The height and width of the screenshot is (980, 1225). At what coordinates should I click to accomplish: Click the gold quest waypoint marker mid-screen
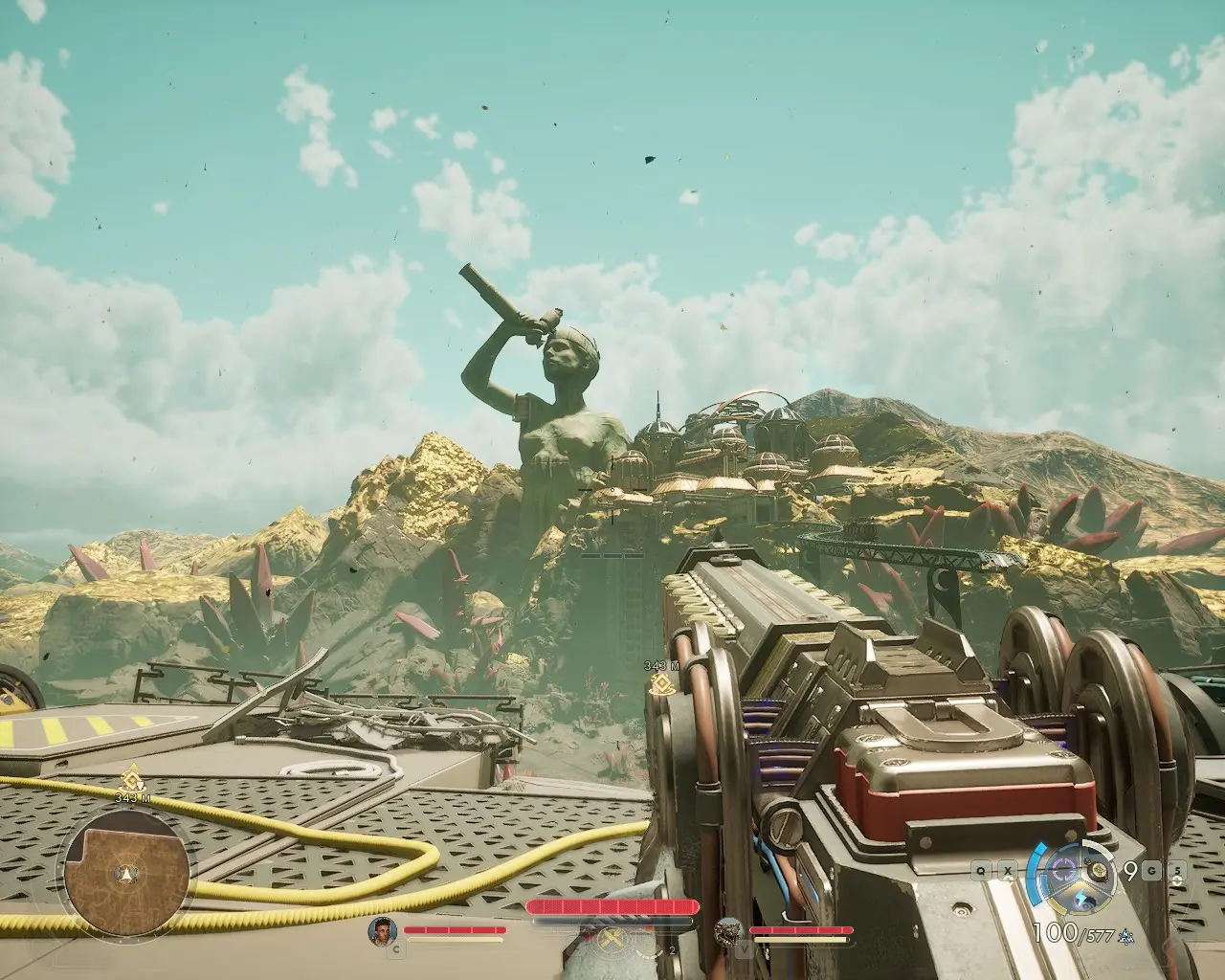tap(657, 683)
